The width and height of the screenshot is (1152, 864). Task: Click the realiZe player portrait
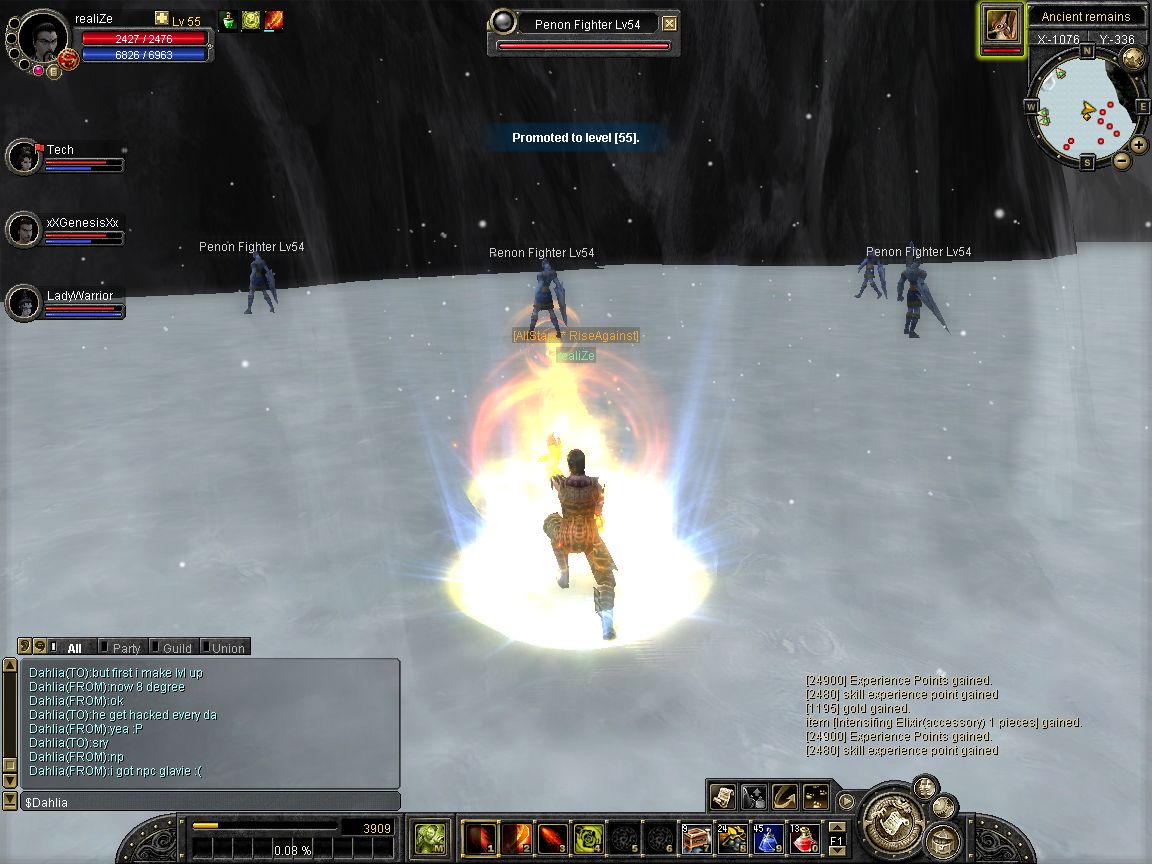tap(43, 36)
